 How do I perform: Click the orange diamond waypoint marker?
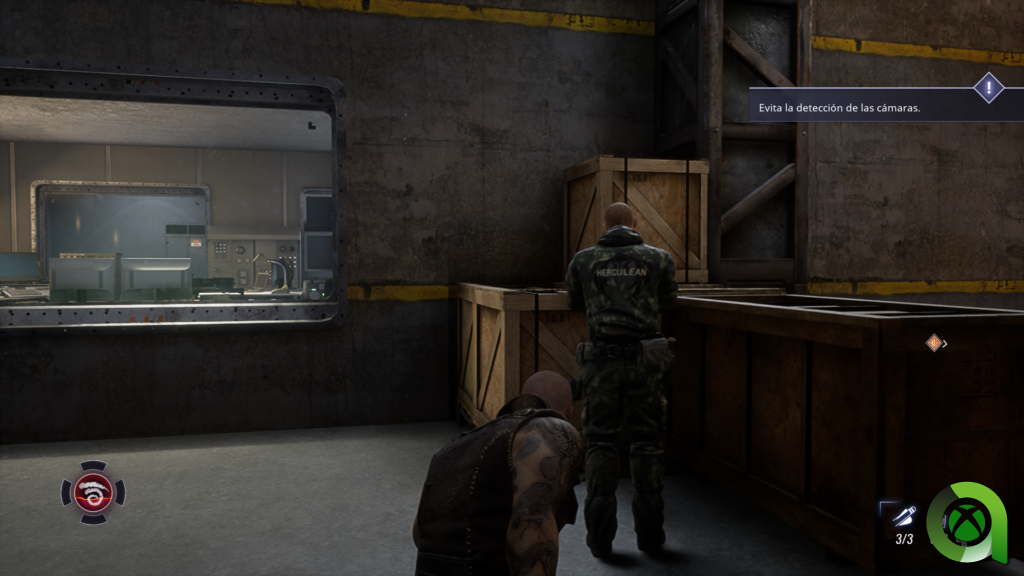click(x=934, y=343)
